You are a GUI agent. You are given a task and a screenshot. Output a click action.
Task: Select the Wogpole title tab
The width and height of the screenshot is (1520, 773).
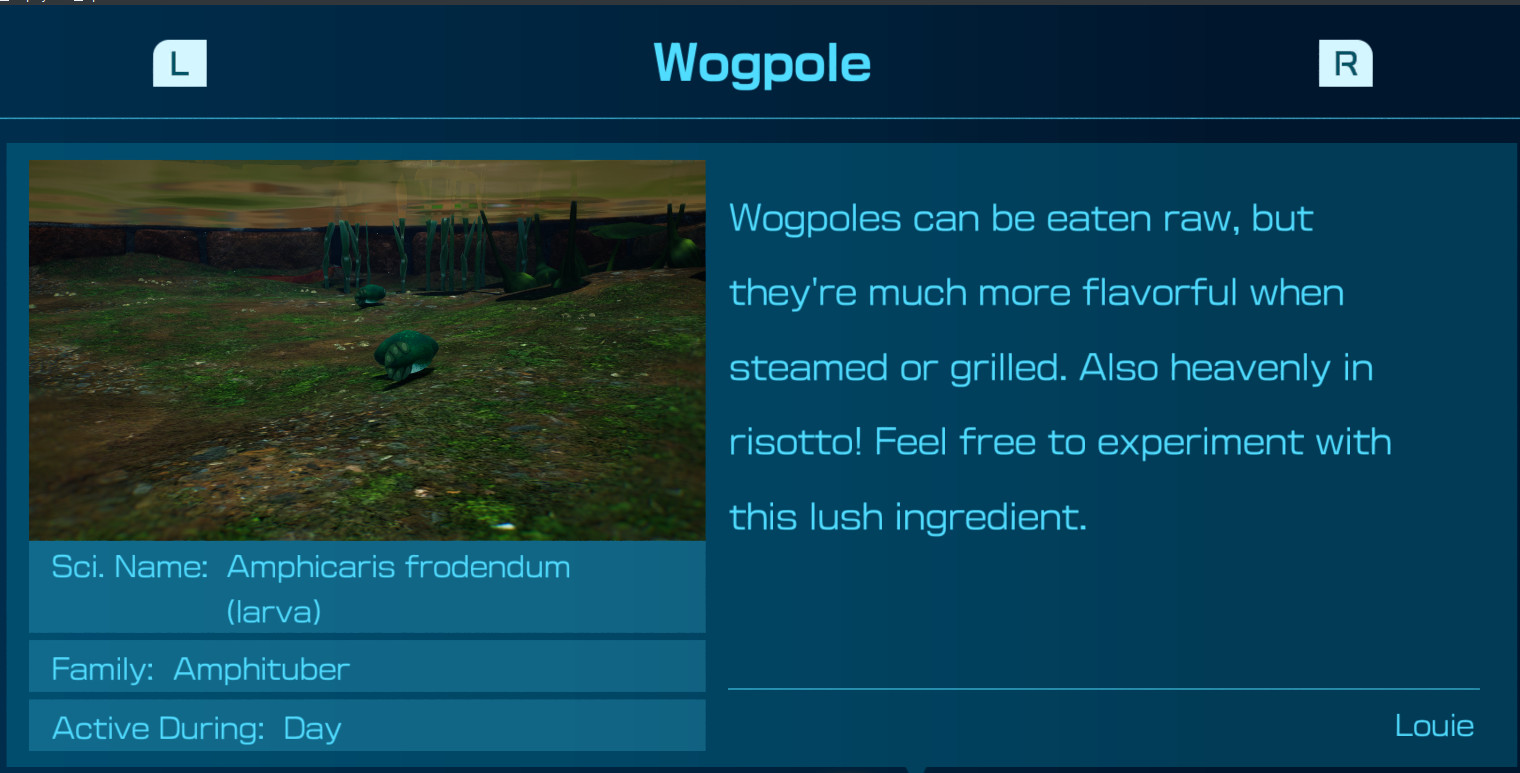click(x=762, y=63)
